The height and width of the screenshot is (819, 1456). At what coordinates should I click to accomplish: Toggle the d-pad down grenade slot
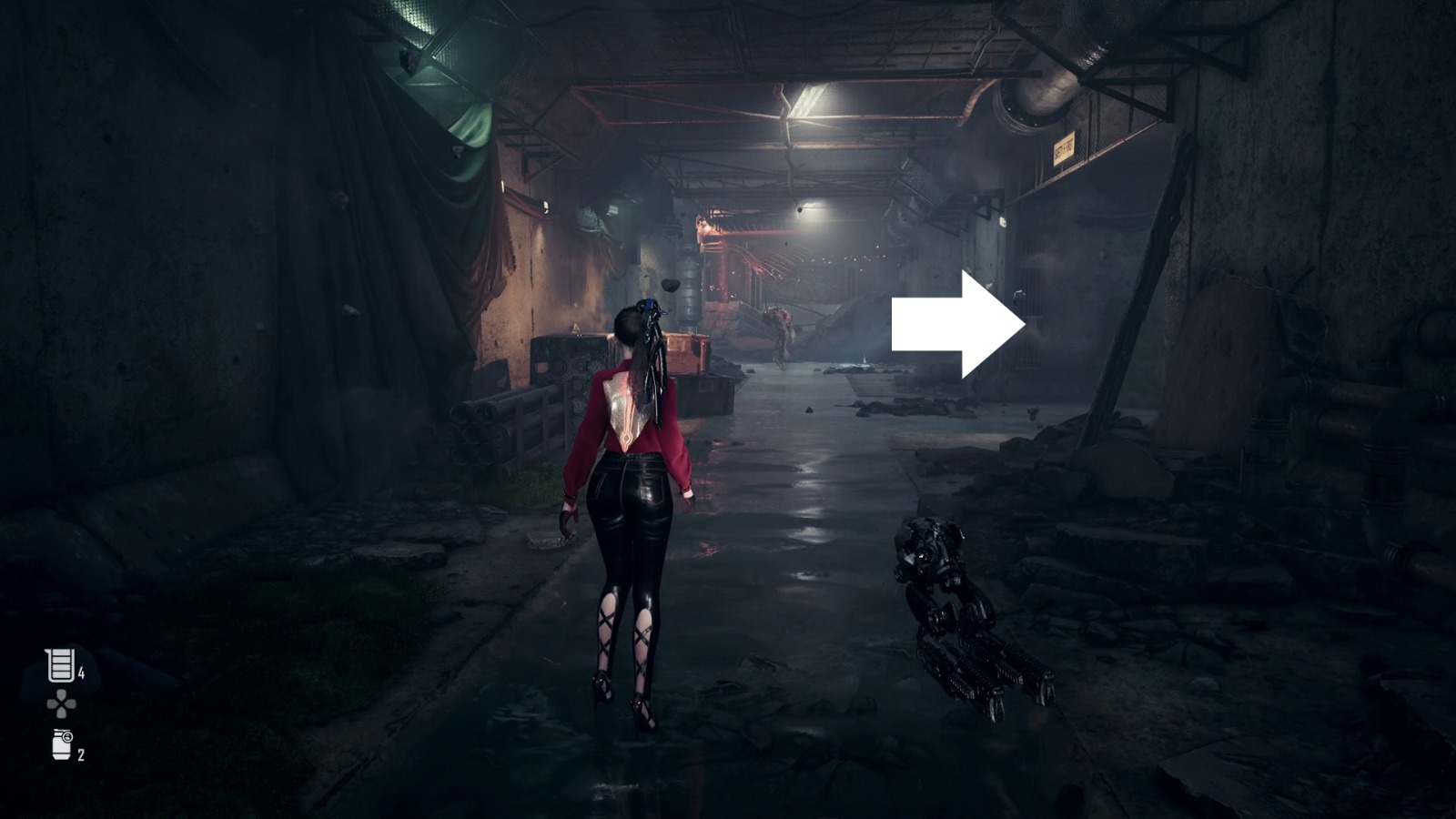click(60, 712)
